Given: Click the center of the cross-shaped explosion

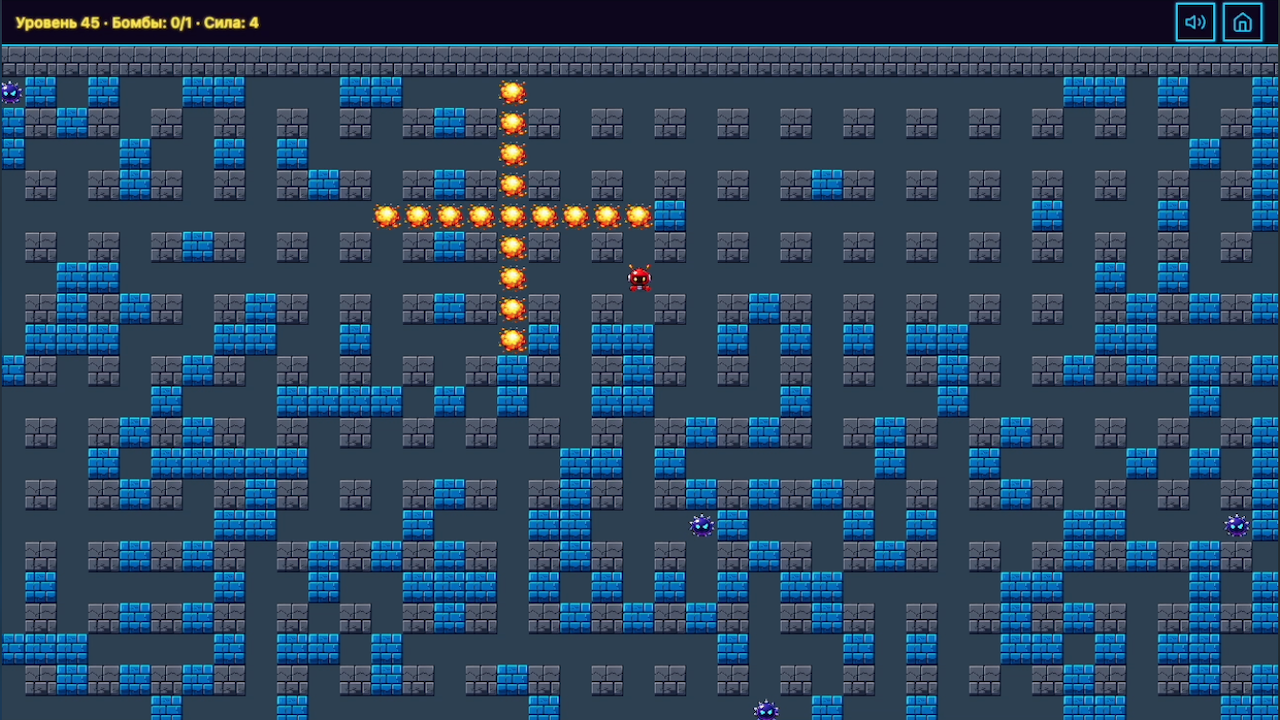Looking at the screenshot, I should coord(514,213).
